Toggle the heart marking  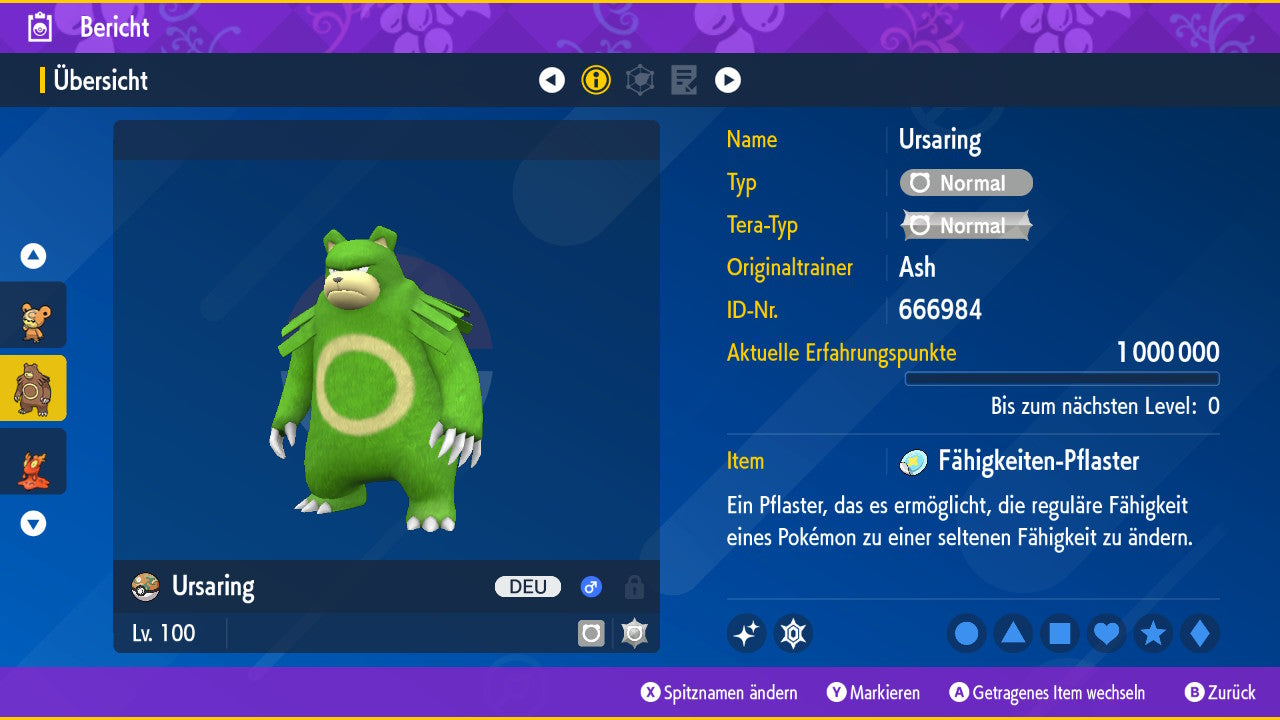(1107, 633)
